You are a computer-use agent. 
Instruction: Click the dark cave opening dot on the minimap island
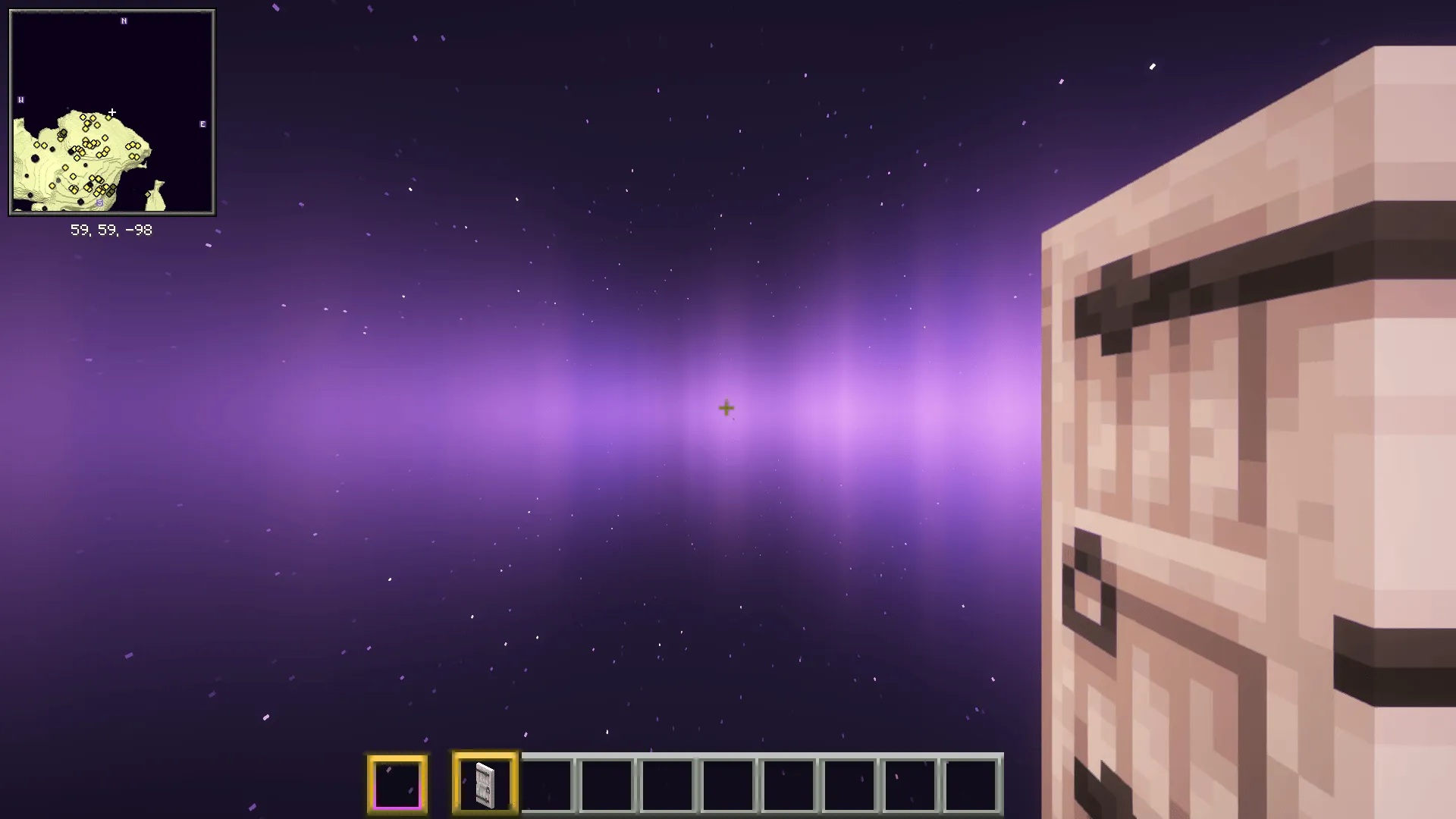click(35, 159)
